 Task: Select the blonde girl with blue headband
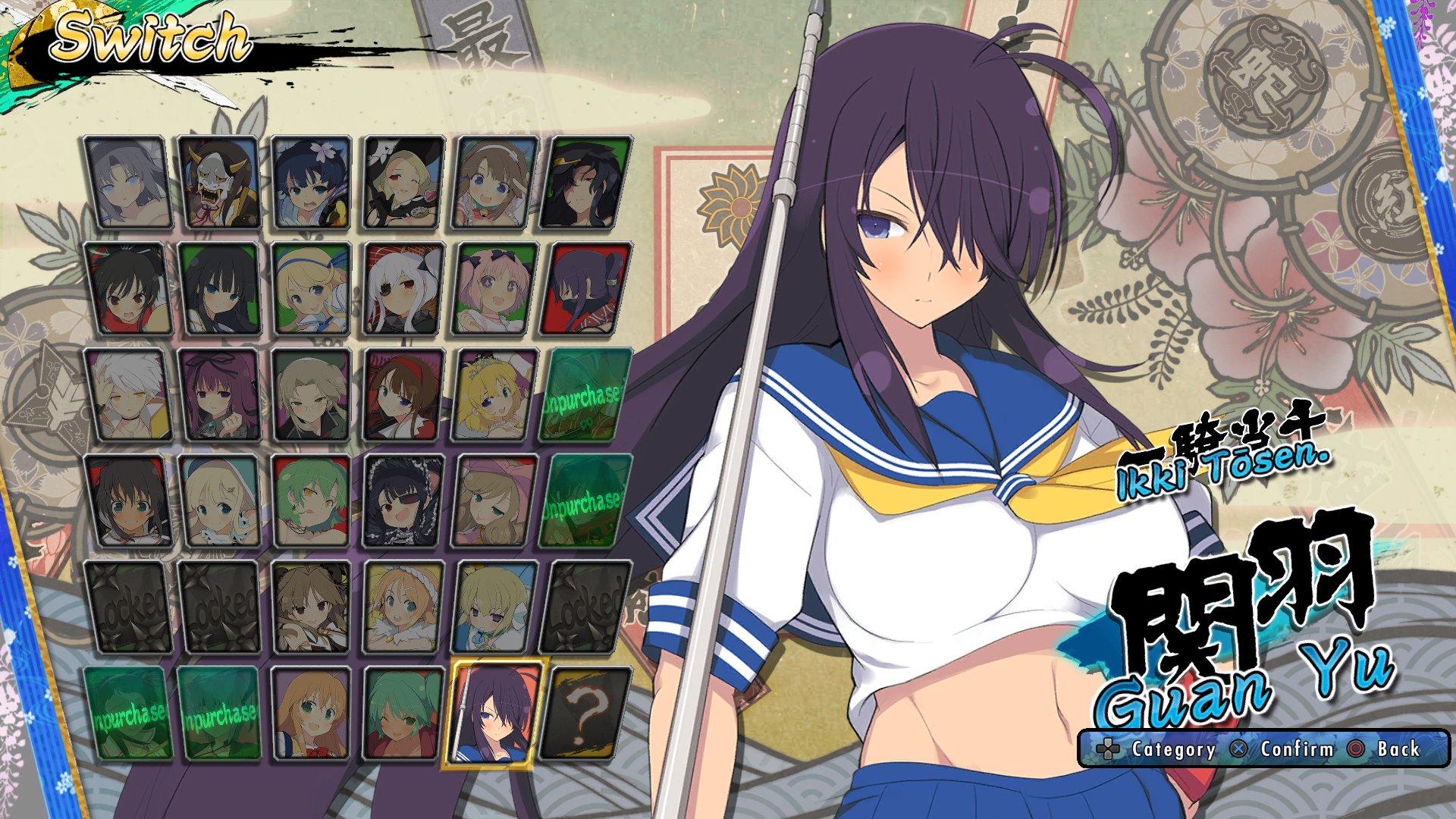pos(311,288)
